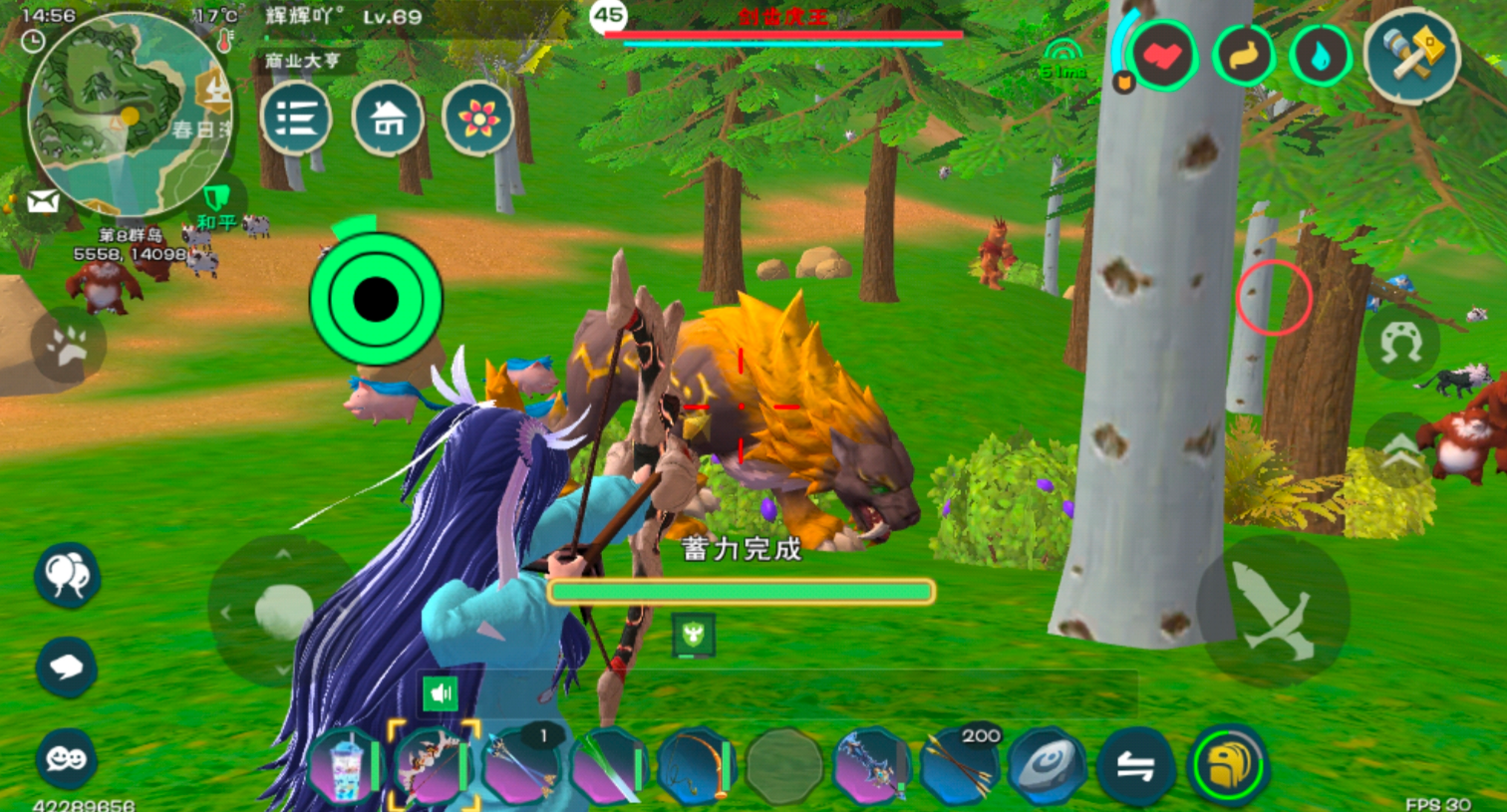Select the highlighted bow hotbar slot
The image size is (1507, 812).
433,765
